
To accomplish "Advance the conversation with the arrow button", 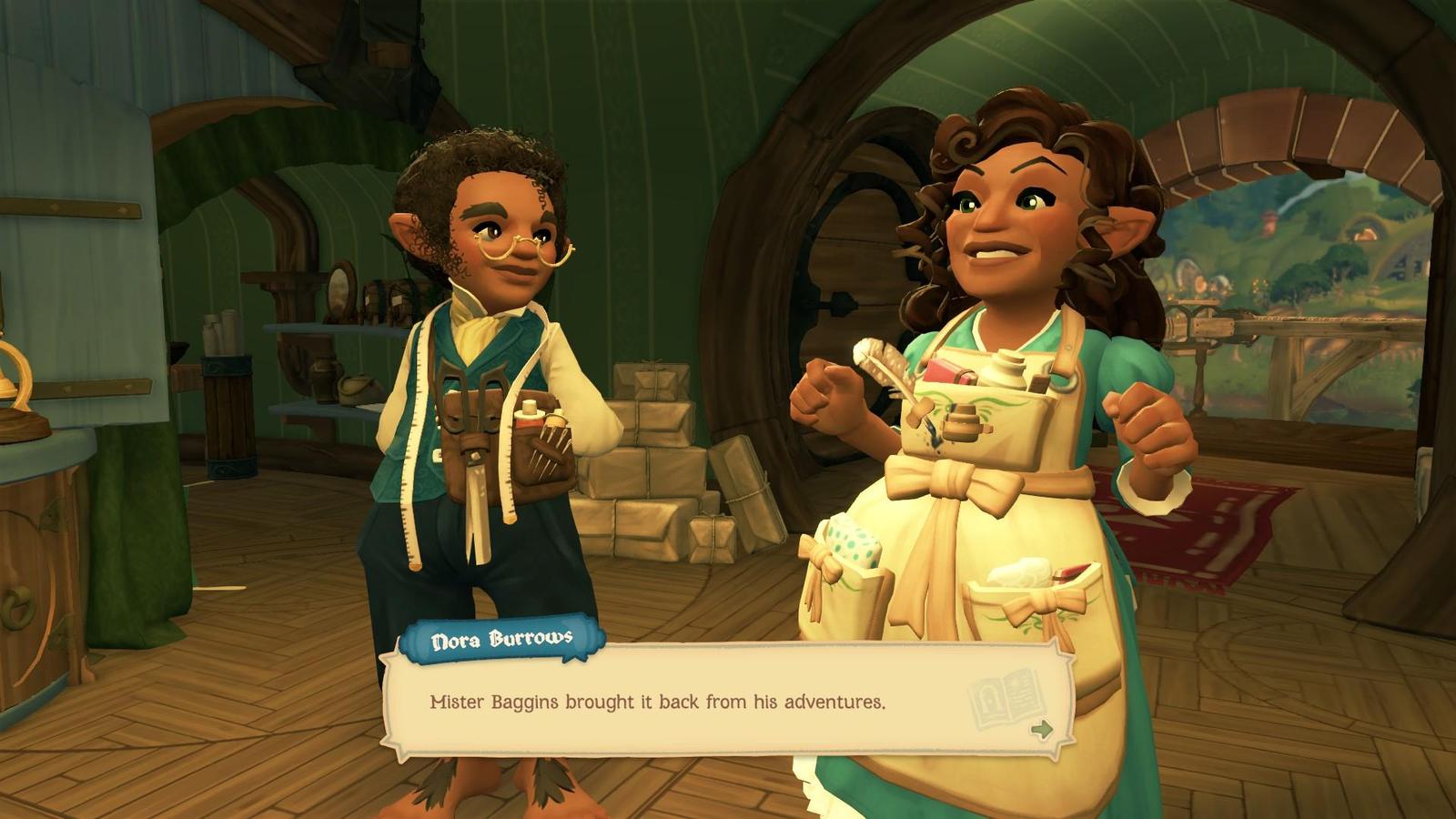I will tap(1042, 728).
